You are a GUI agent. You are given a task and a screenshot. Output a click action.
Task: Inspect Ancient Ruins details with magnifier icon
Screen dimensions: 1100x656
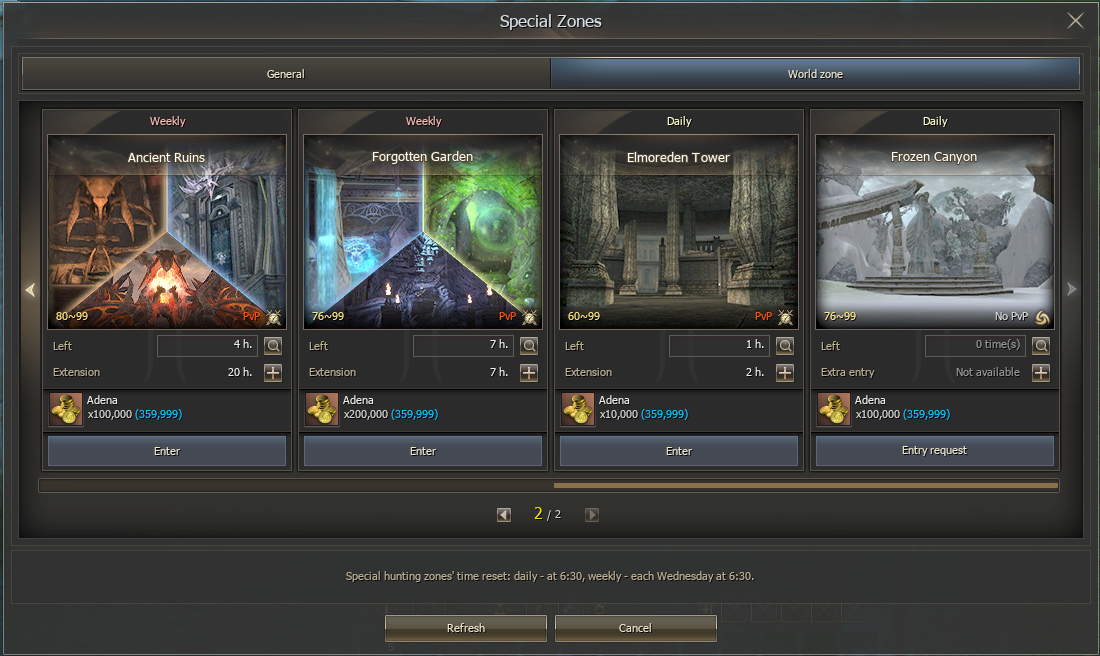tap(273, 346)
